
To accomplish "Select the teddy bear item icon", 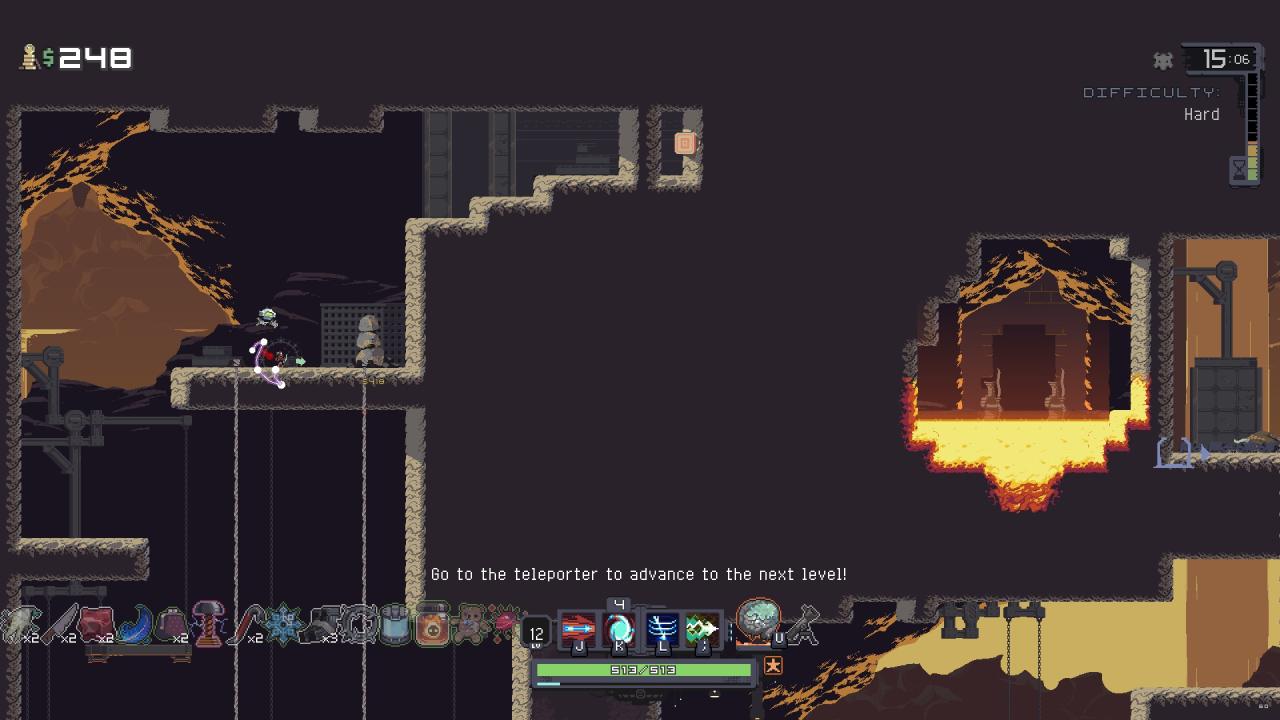I will coord(469,625).
